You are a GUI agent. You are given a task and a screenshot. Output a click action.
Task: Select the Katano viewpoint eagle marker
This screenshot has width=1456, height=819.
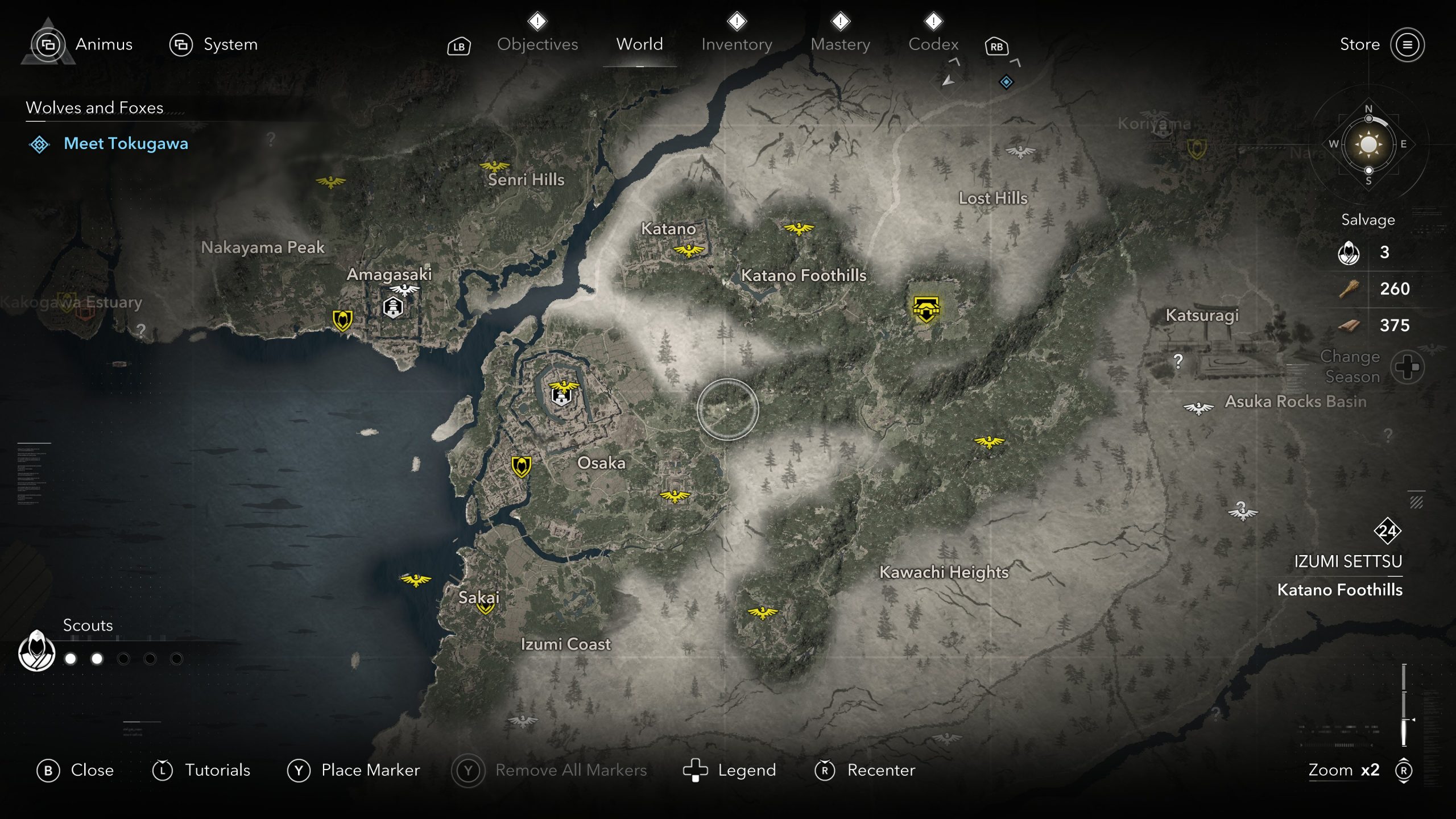[x=689, y=250]
